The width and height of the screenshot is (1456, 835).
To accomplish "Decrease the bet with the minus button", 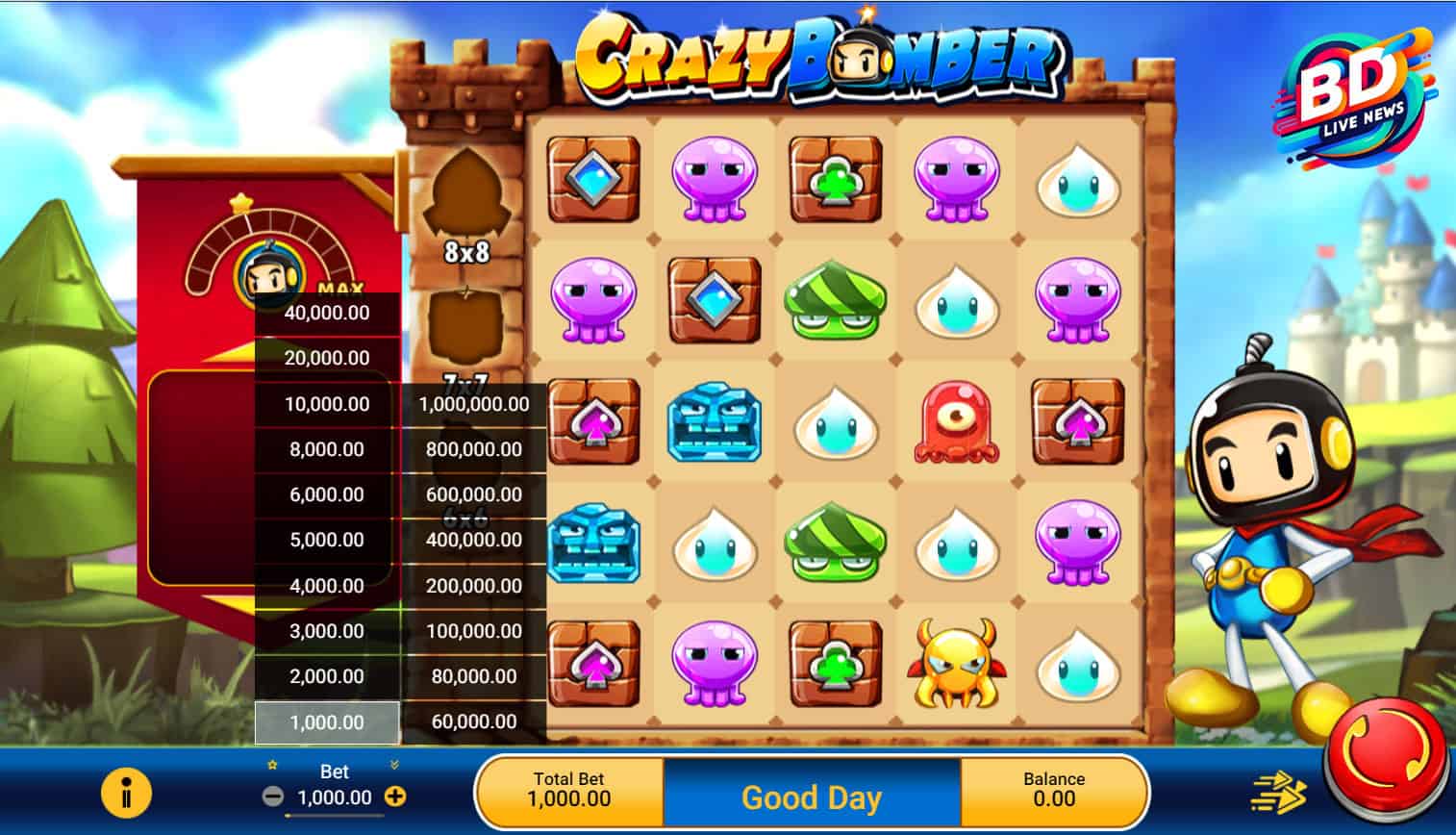I will pyautogui.click(x=273, y=797).
